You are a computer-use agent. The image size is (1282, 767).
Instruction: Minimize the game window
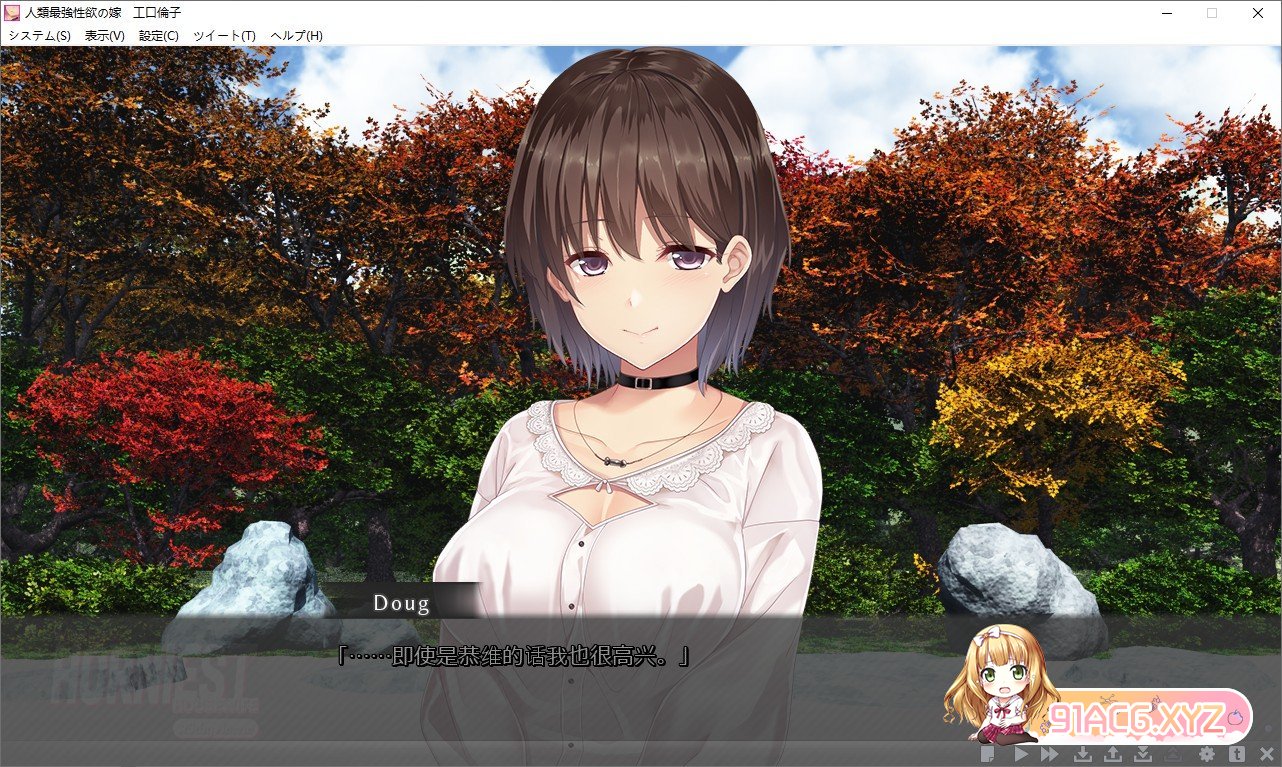(1166, 13)
